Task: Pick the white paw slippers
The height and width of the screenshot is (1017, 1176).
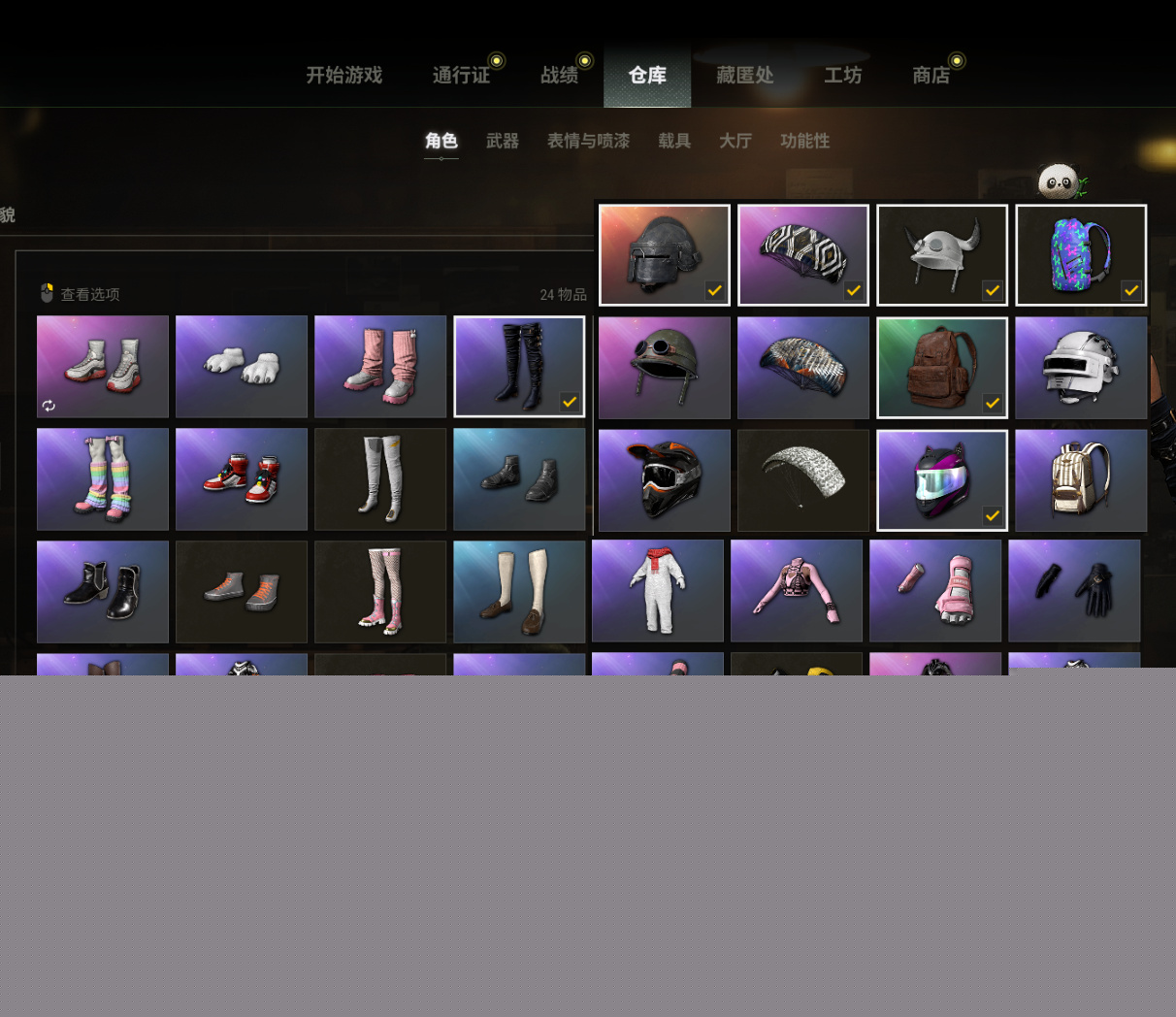Action: tap(242, 367)
